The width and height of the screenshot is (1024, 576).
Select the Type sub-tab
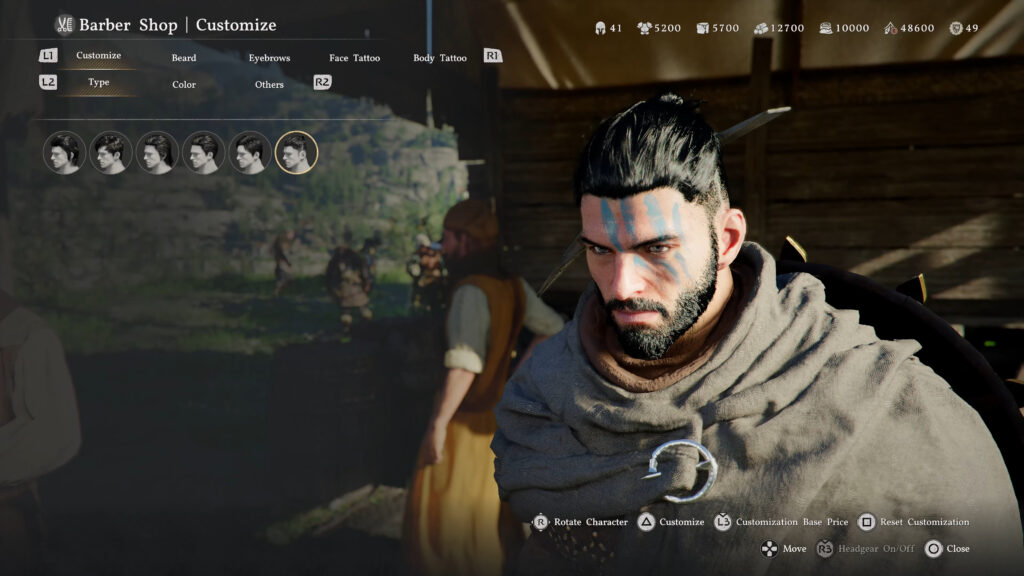pyautogui.click(x=98, y=83)
